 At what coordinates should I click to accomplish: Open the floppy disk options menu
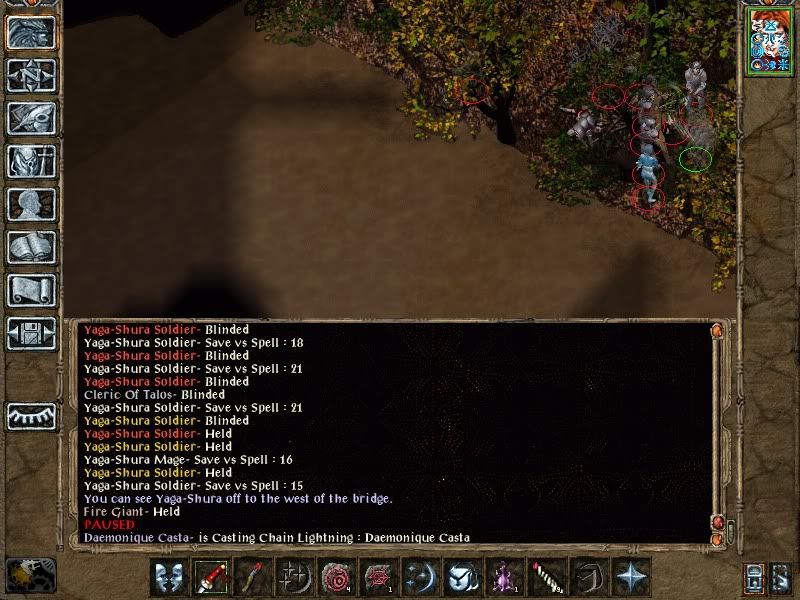click(x=31, y=333)
